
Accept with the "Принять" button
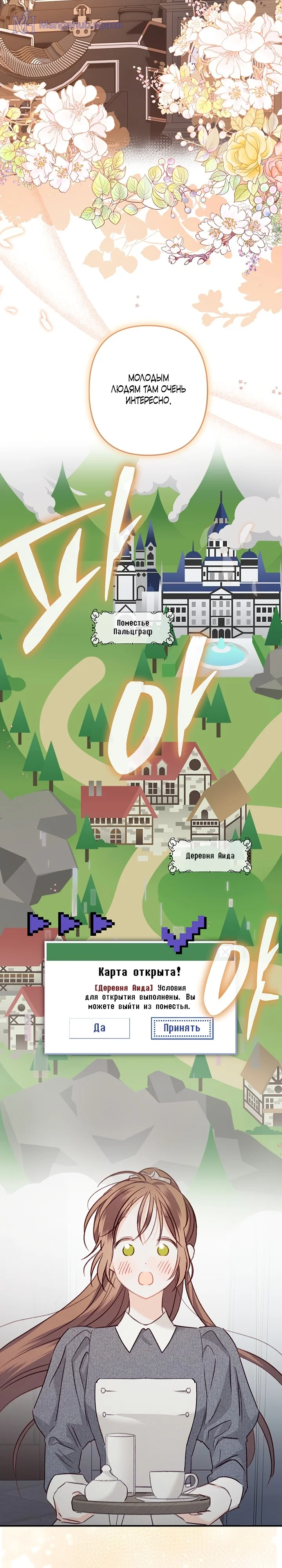click(182, 1028)
